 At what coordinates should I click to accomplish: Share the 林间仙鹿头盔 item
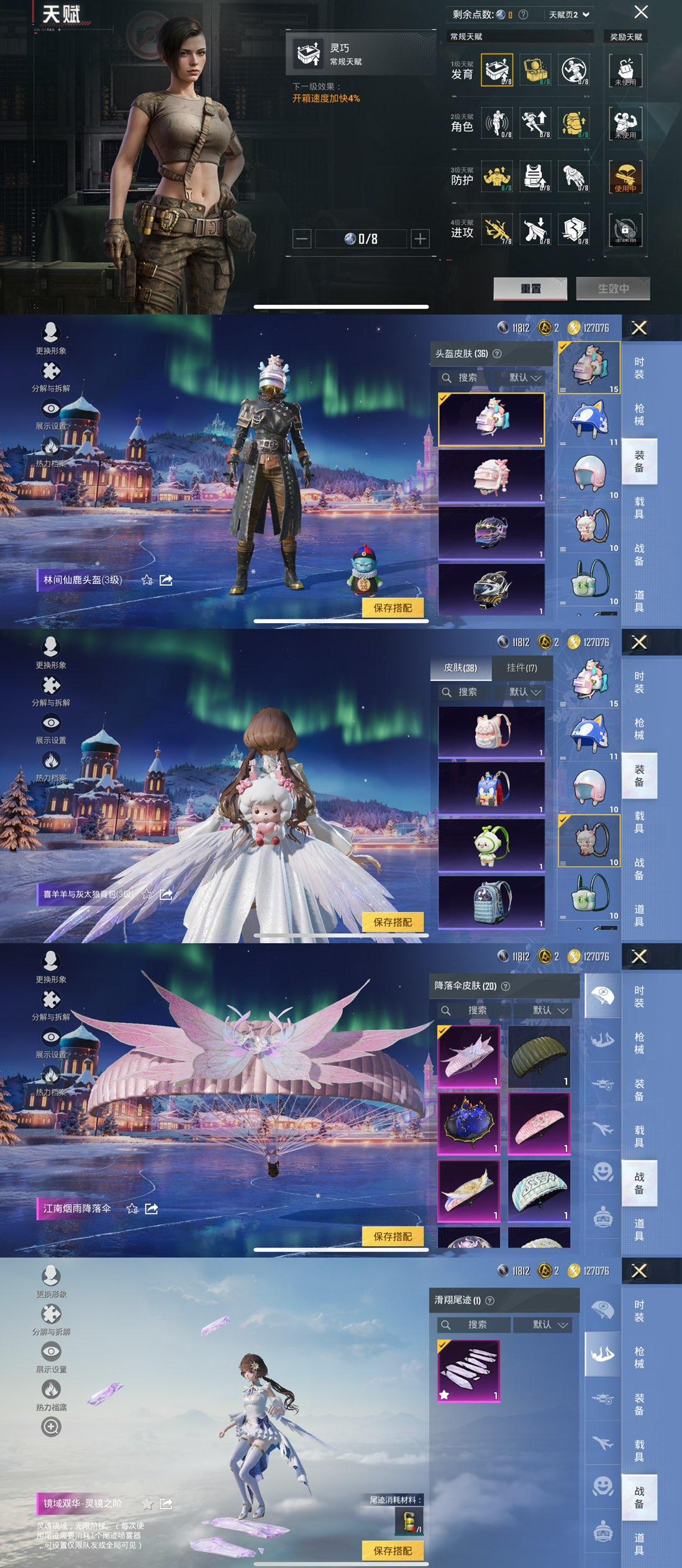click(166, 580)
